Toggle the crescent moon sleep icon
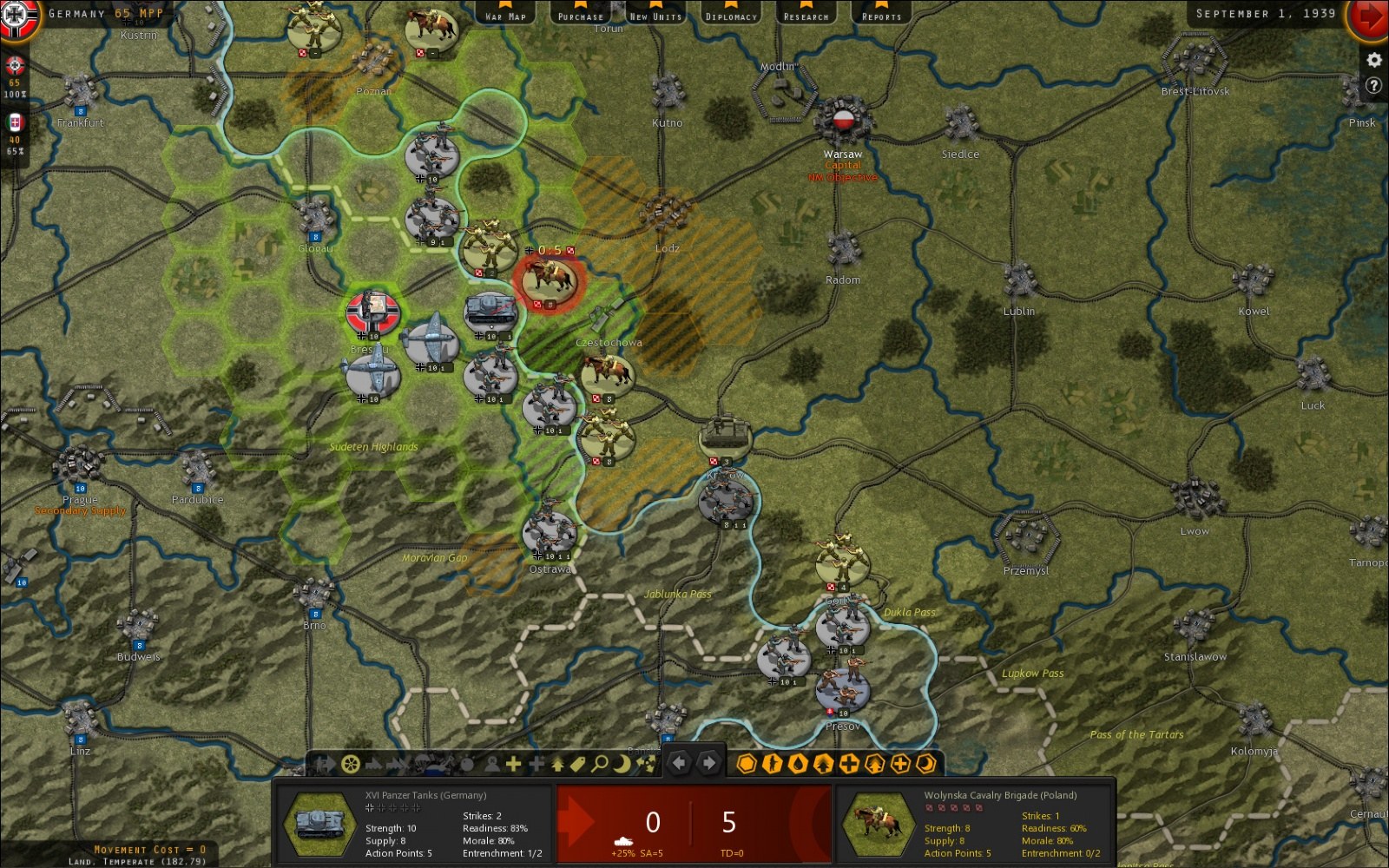The image size is (1389, 868). coord(622,764)
